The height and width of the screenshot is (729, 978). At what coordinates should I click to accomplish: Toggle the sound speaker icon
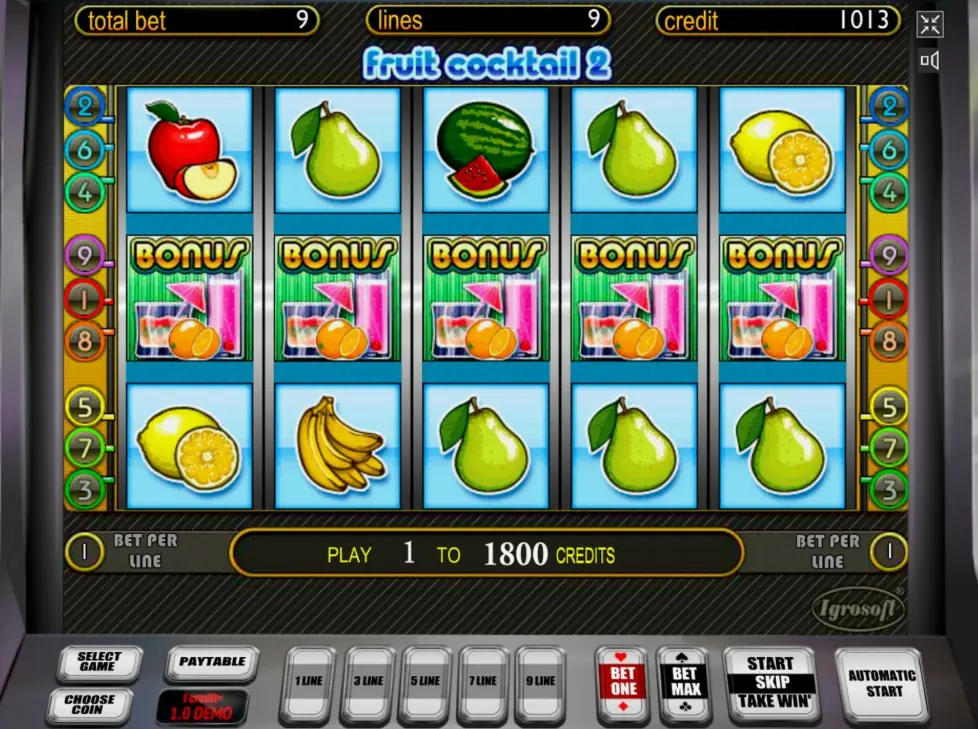coord(930,61)
